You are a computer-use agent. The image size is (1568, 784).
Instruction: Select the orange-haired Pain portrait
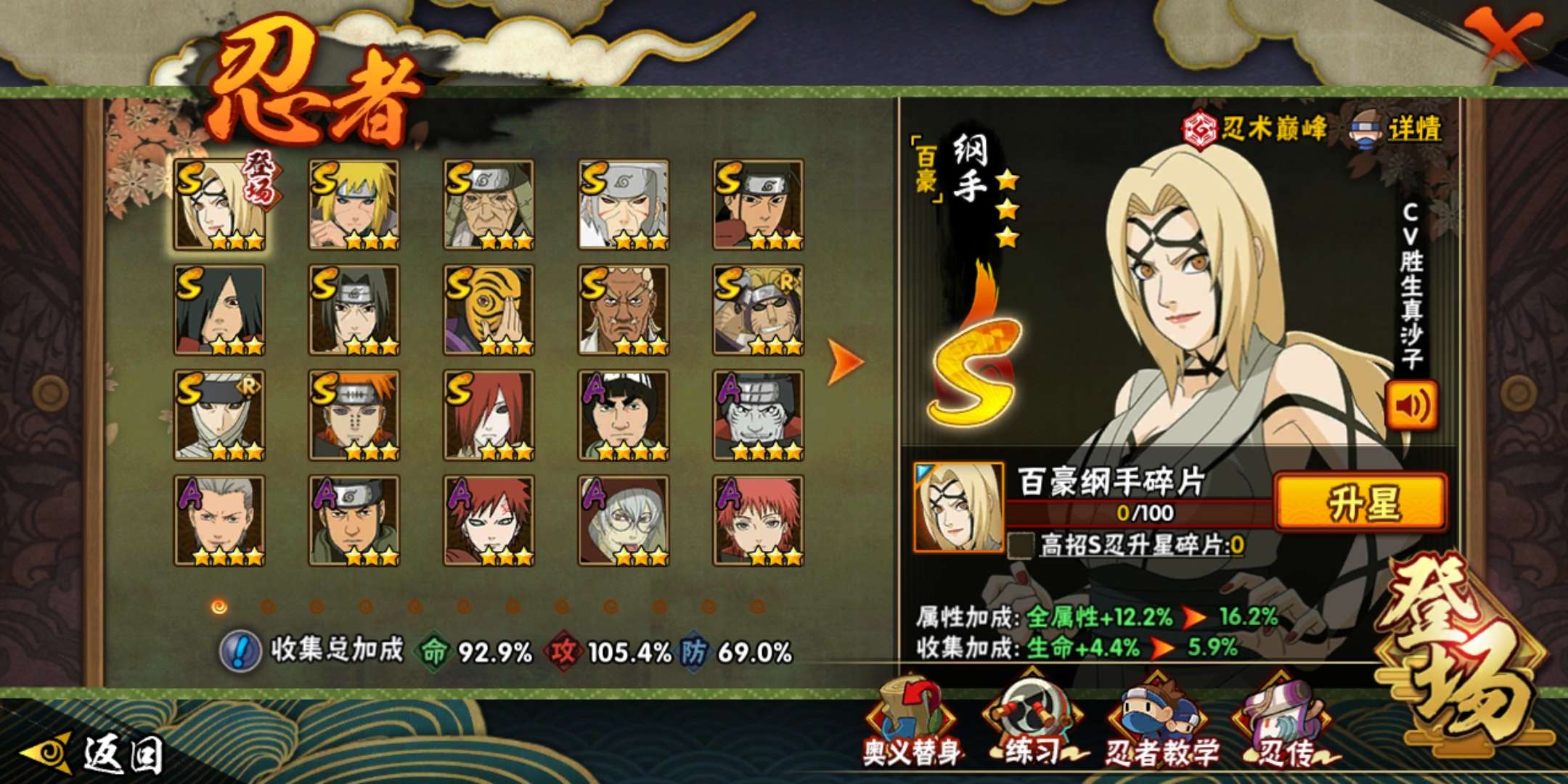354,415
